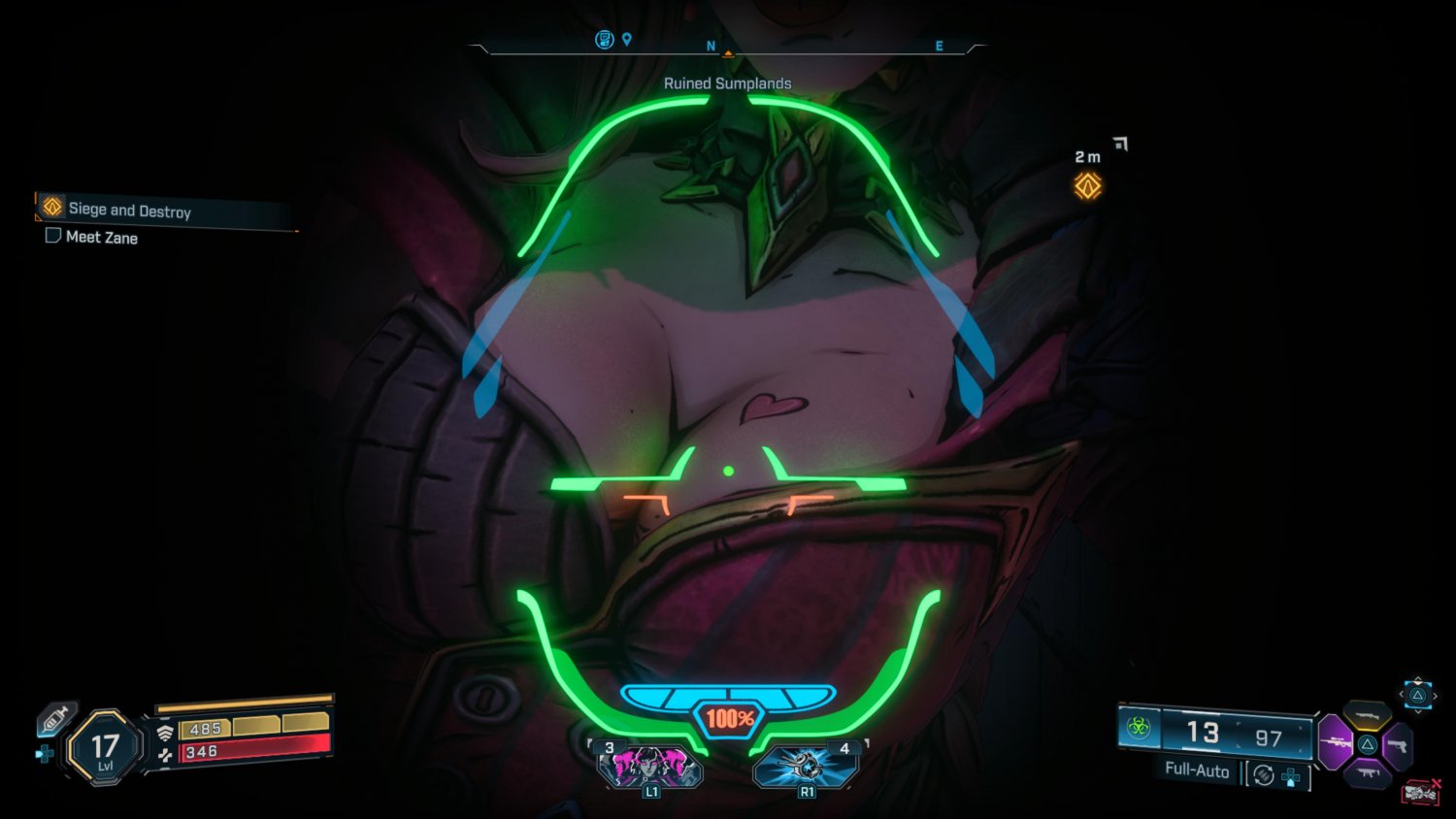Click the waypoint pin icon near the compass

click(x=627, y=39)
